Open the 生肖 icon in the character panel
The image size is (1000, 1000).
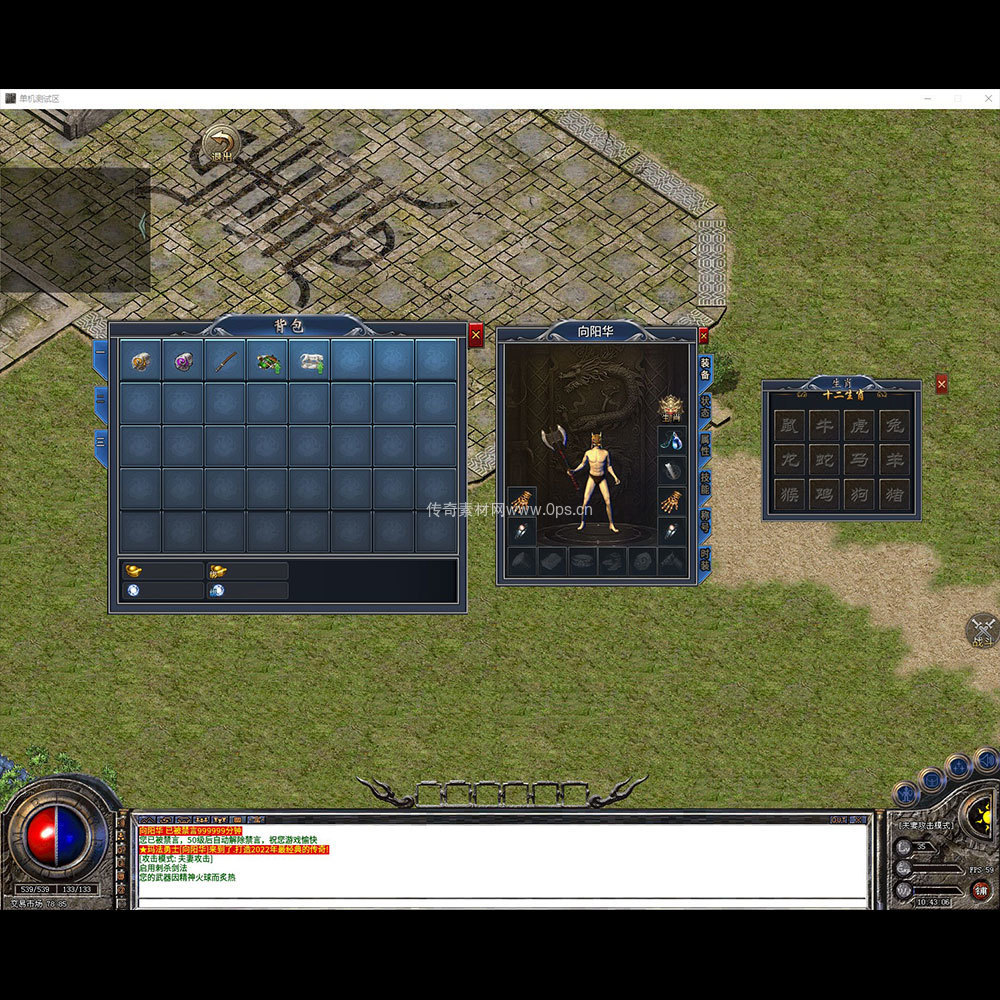669,407
